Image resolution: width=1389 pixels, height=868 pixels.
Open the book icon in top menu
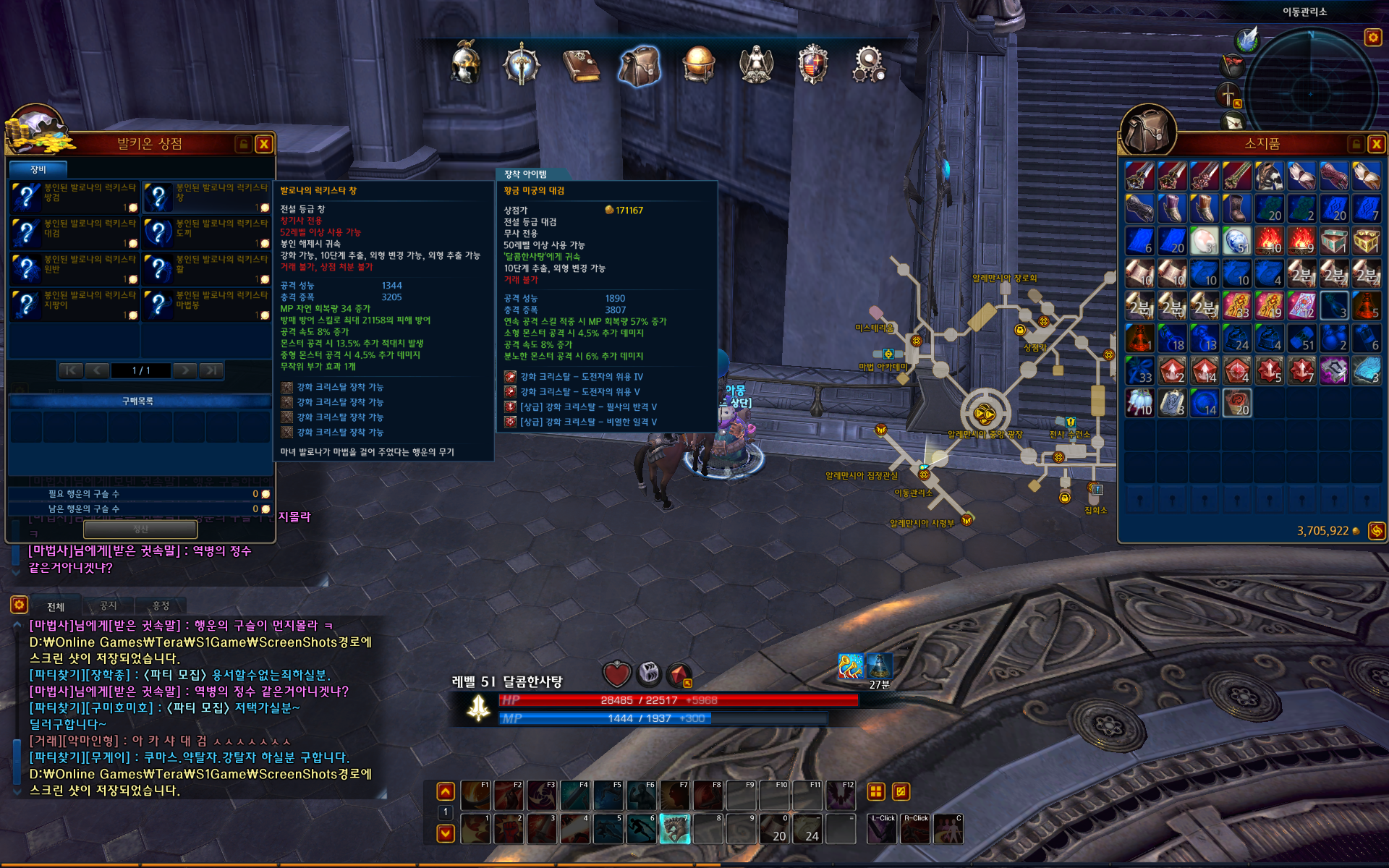pos(581,65)
